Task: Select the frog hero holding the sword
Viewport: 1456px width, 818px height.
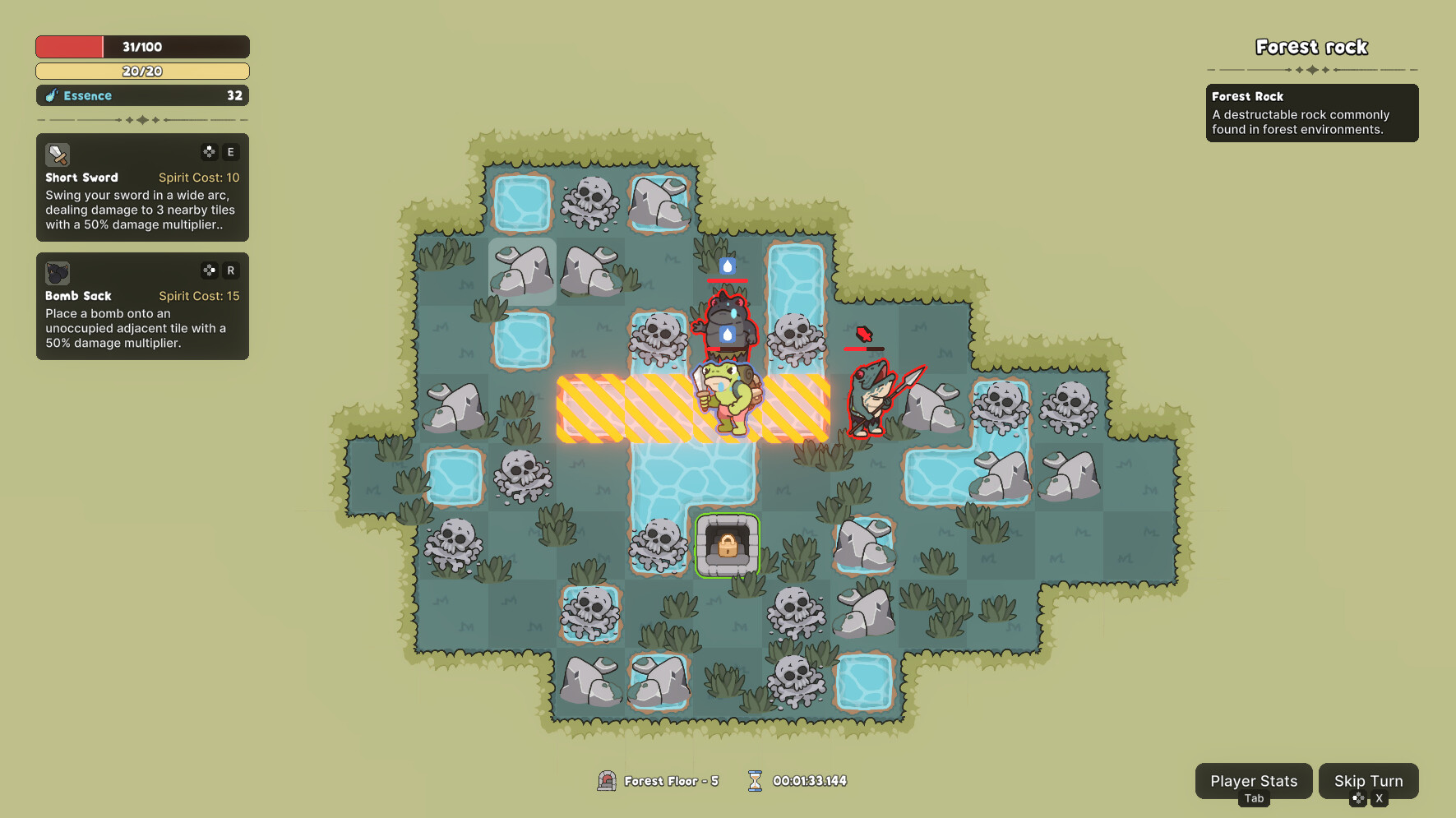Action: tap(727, 399)
